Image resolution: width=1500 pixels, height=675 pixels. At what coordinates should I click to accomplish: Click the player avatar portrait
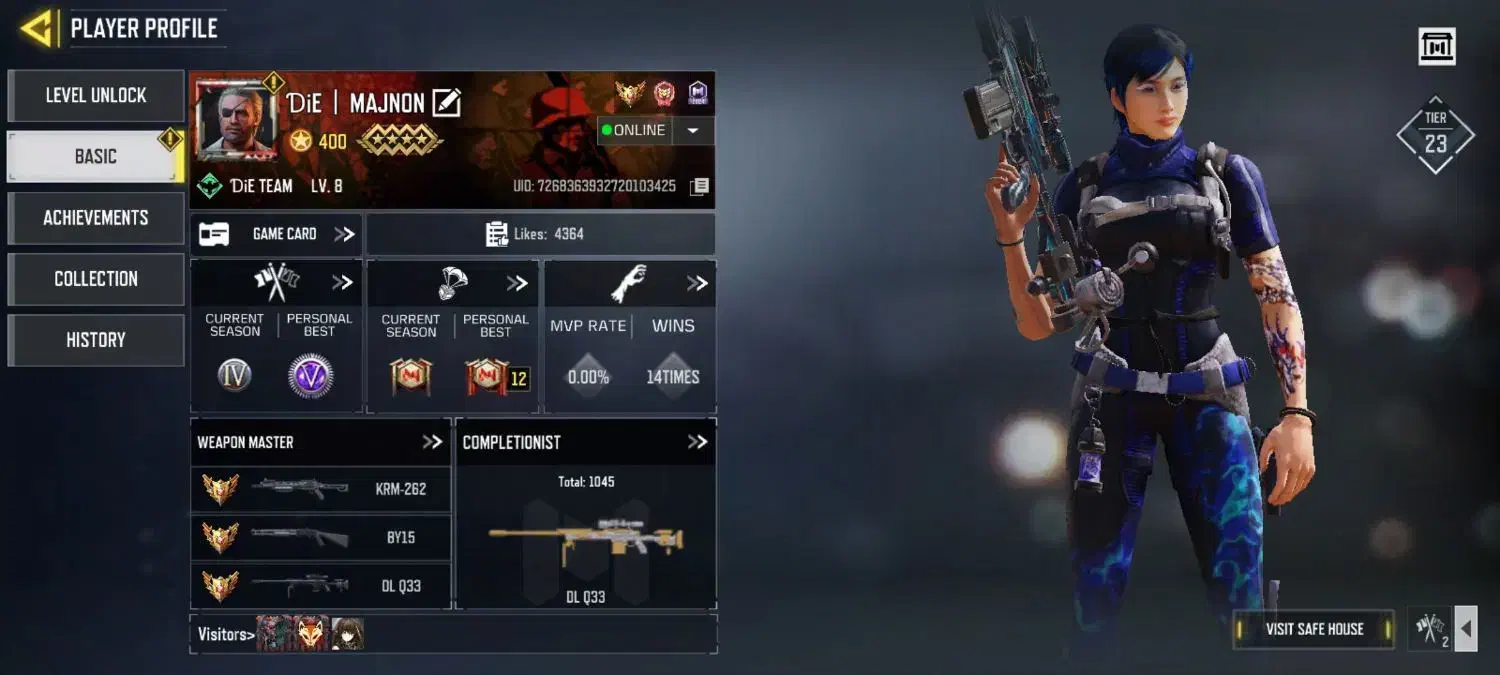pyautogui.click(x=236, y=121)
